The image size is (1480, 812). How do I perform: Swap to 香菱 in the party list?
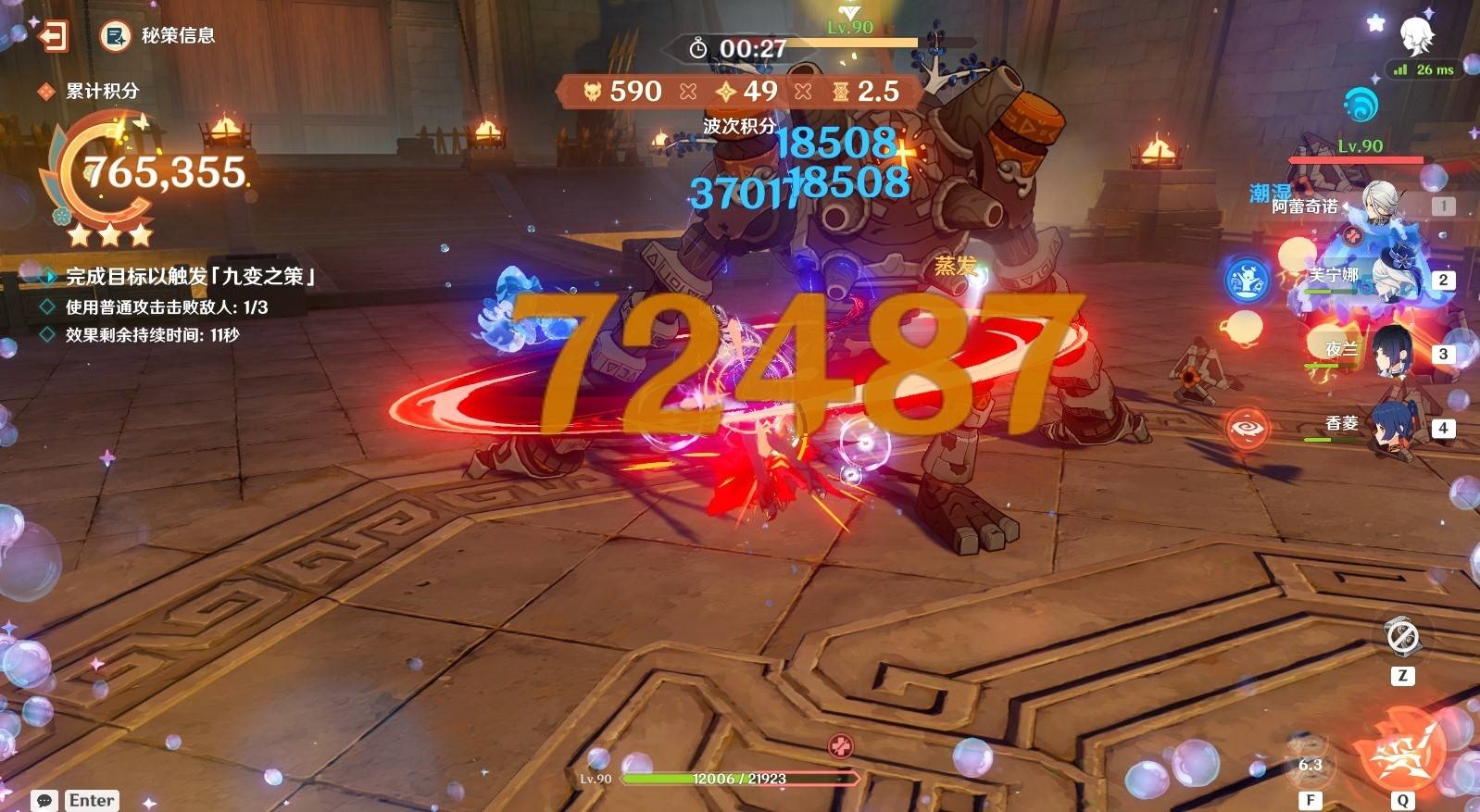pos(1389,426)
